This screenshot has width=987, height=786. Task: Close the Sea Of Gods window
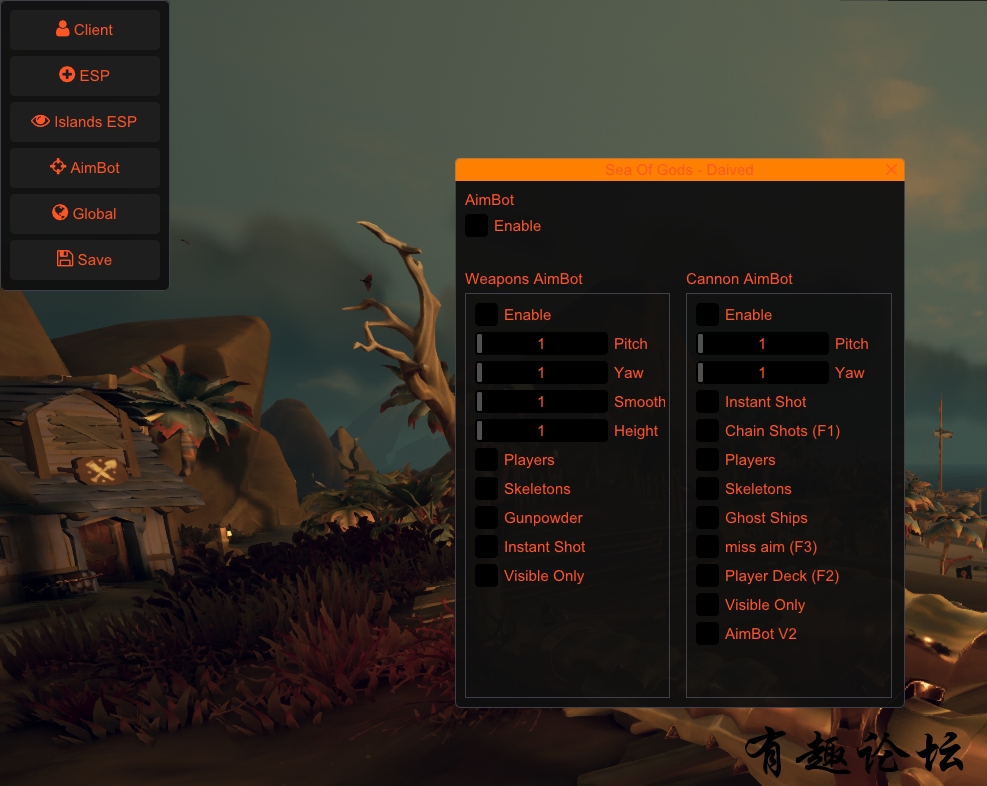pos(891,170)
